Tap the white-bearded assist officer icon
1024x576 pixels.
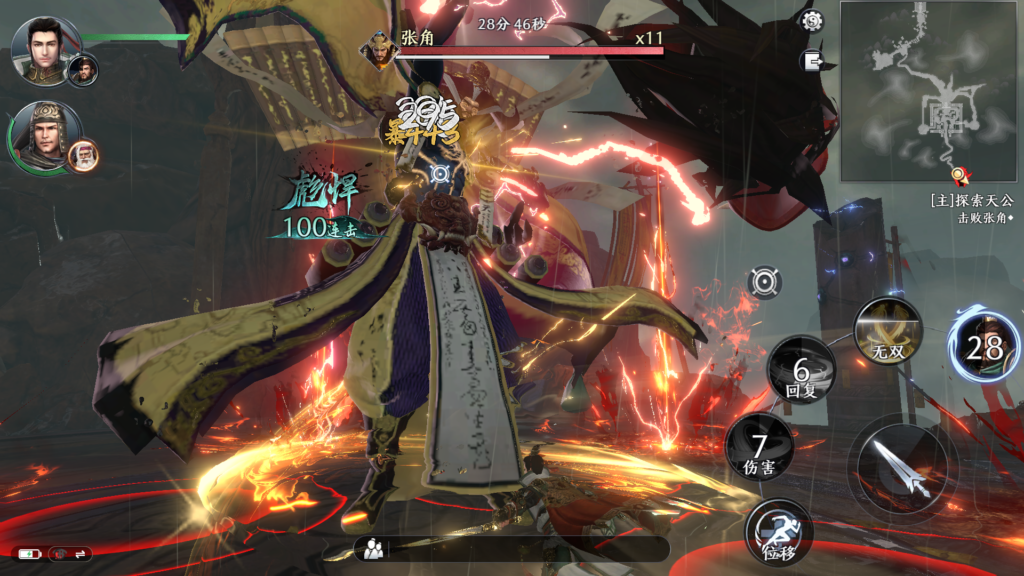[82, 155]
